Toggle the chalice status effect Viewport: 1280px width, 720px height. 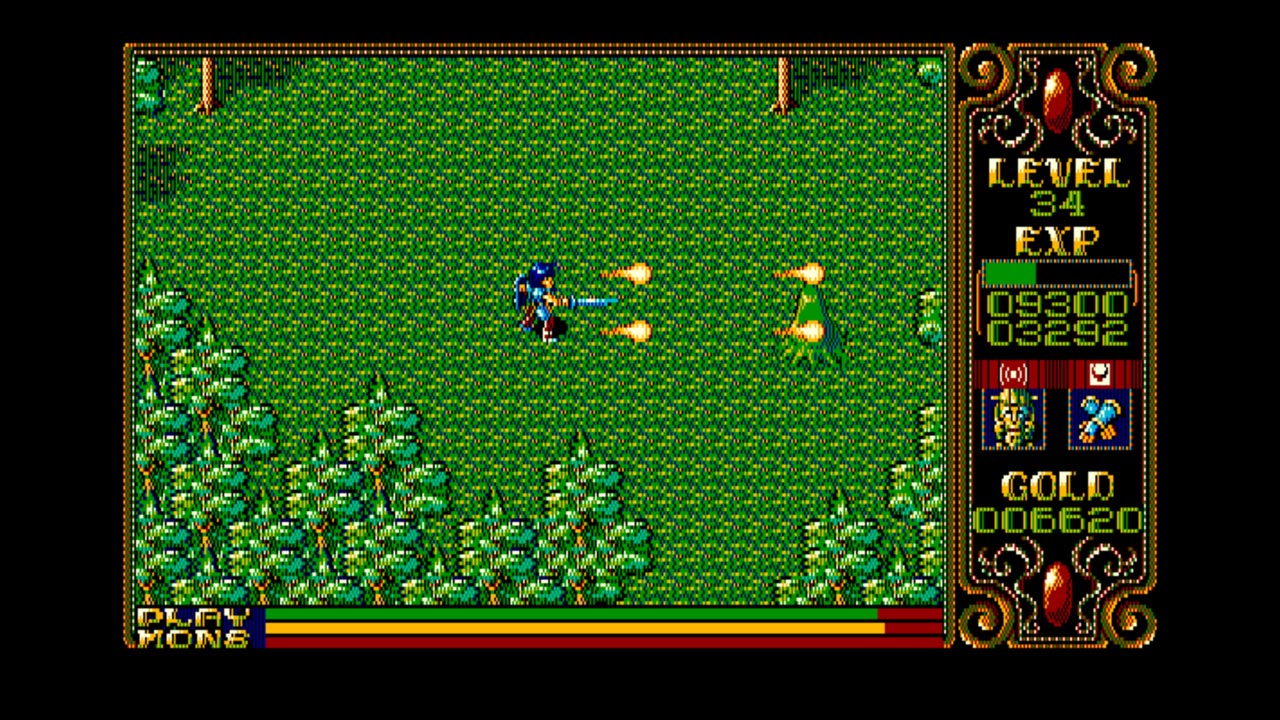1098,373
